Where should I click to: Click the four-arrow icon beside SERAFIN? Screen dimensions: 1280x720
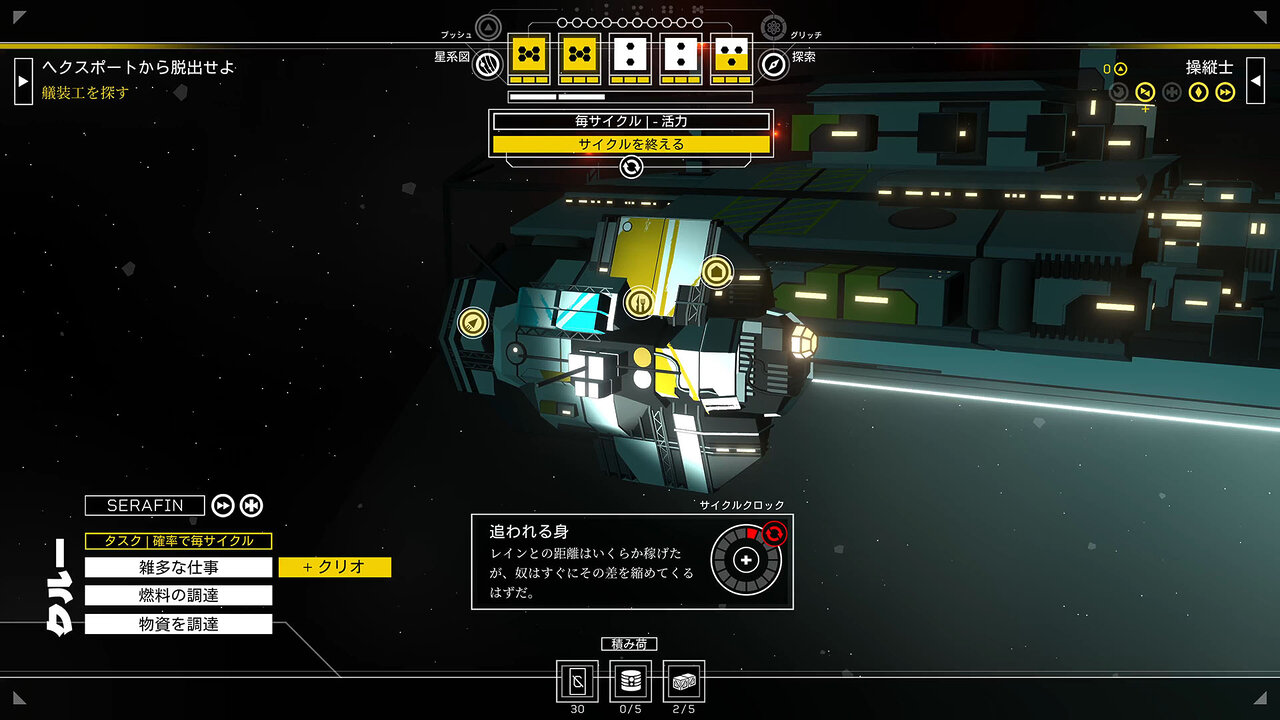(251, 506)
